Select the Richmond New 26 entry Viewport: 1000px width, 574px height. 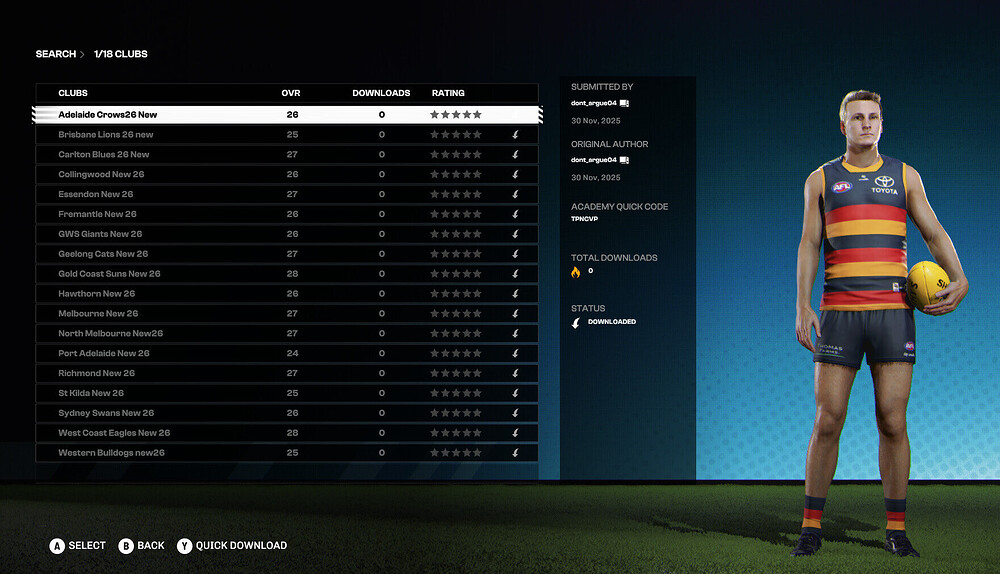click(97, 373)
